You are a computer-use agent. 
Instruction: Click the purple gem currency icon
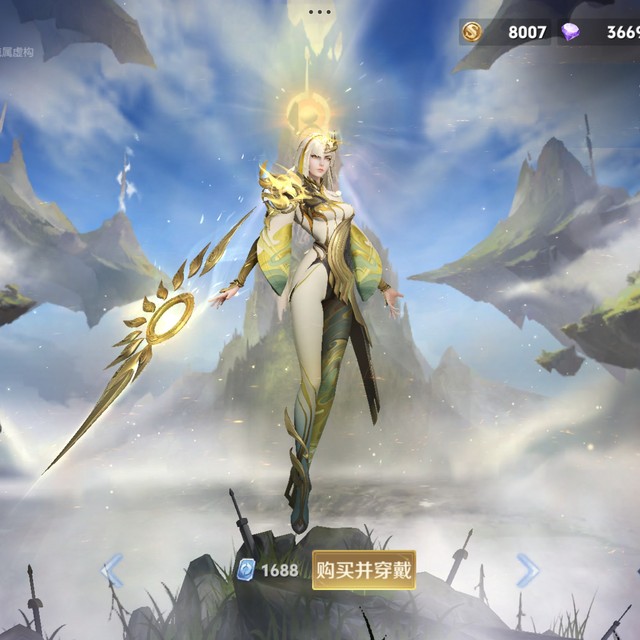click(x=570, y=32)
